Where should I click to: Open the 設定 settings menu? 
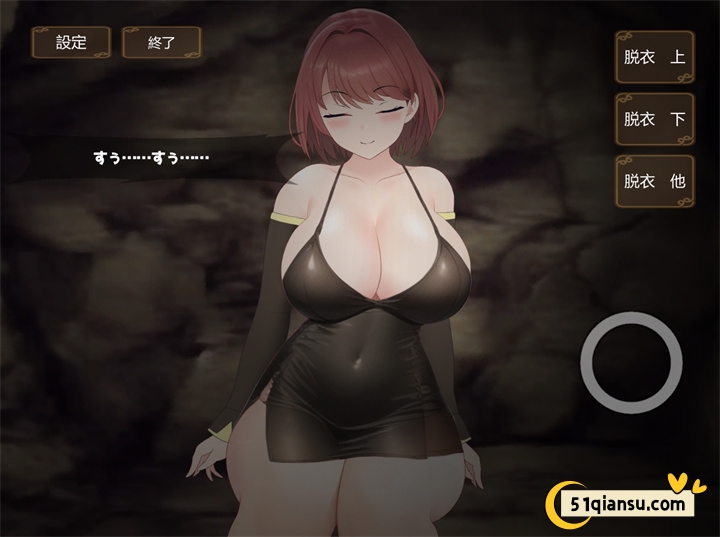pos(71,42)
